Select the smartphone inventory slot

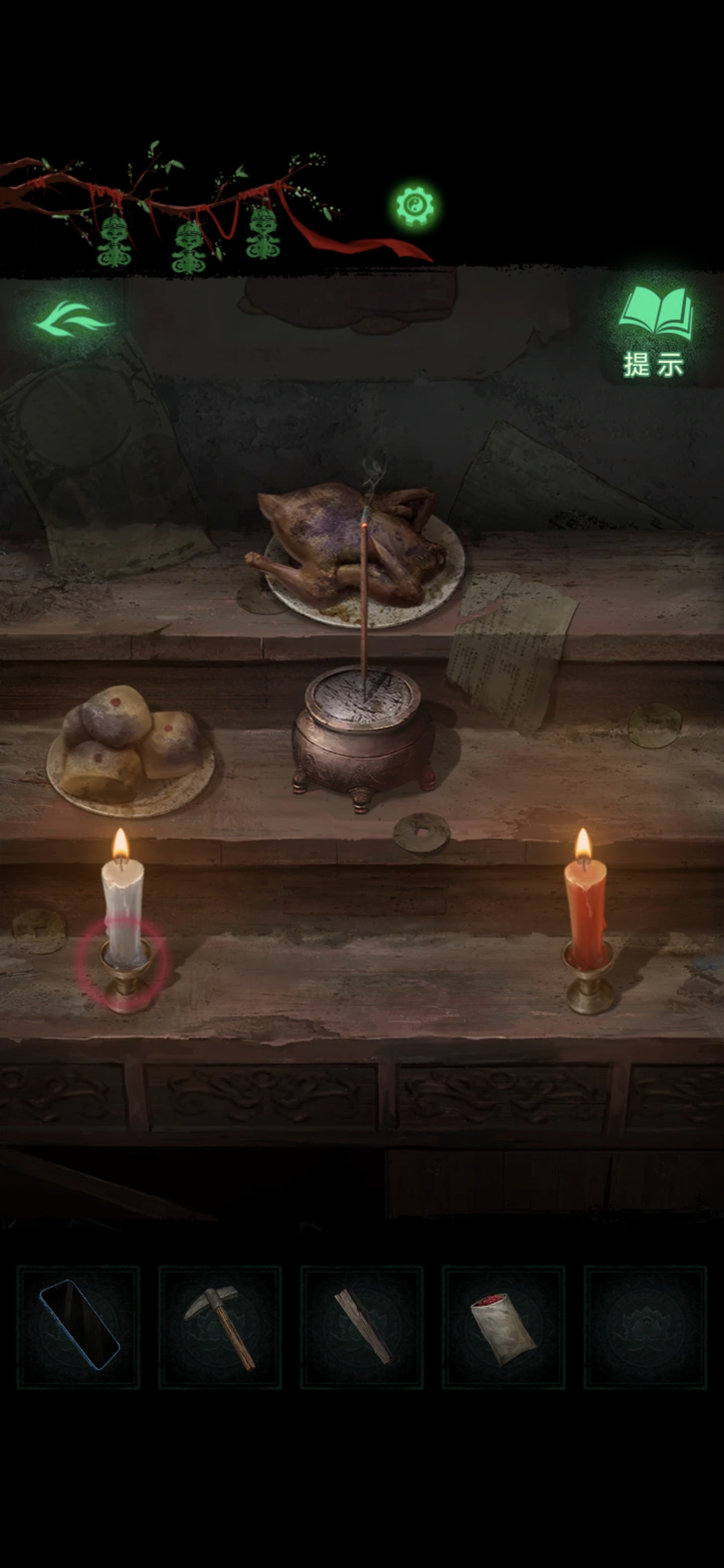78,1326
